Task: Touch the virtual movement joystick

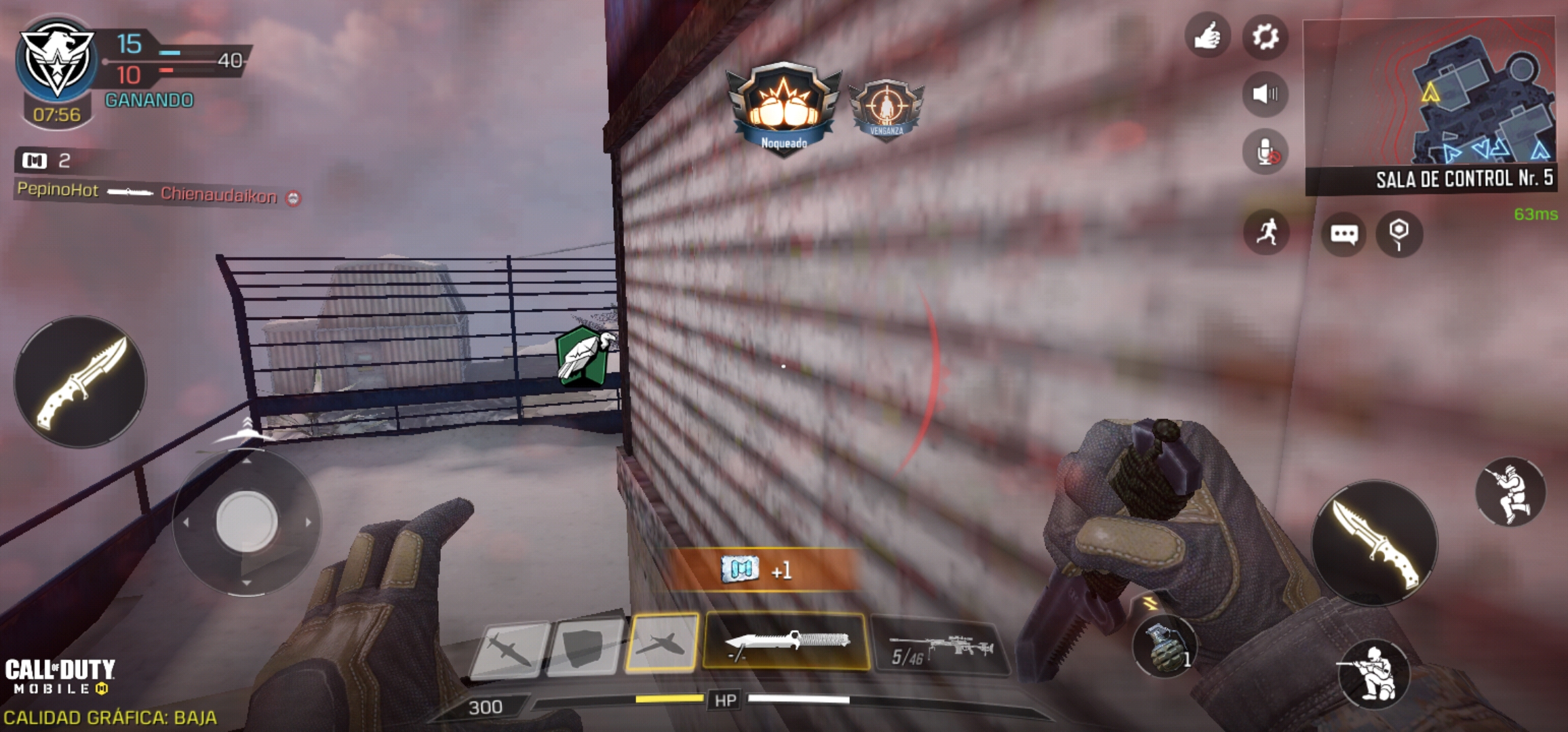Action: click(x=247, y=521)
